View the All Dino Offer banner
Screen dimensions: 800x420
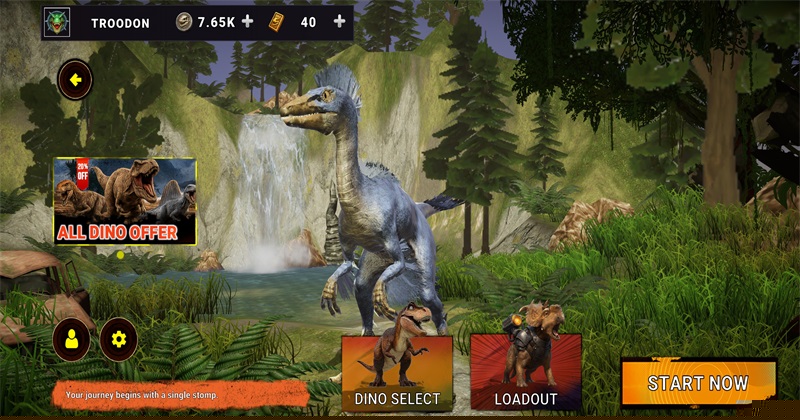coord(125,202)
